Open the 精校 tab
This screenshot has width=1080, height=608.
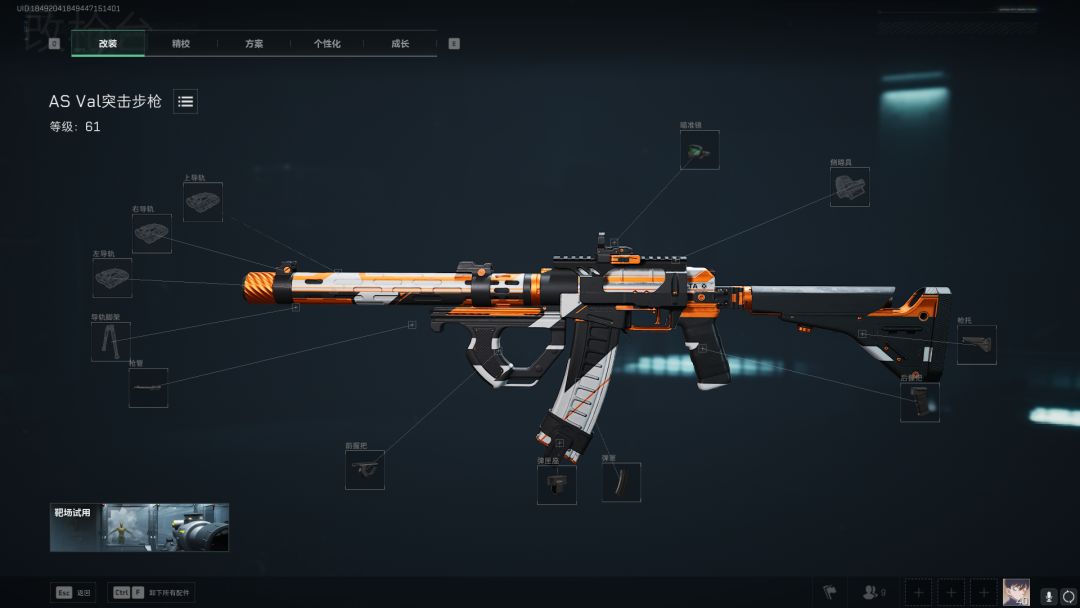click(x=181, y=44)
